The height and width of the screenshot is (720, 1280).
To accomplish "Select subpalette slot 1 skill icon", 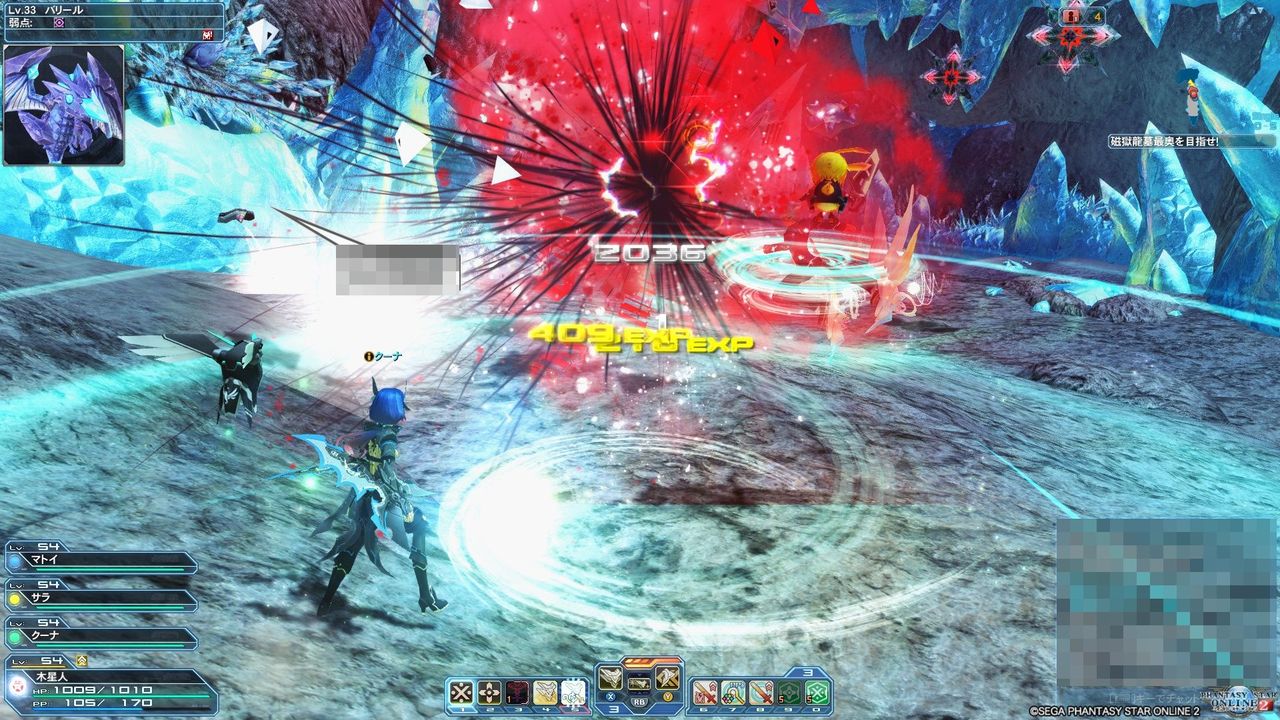I will point(461,690).
